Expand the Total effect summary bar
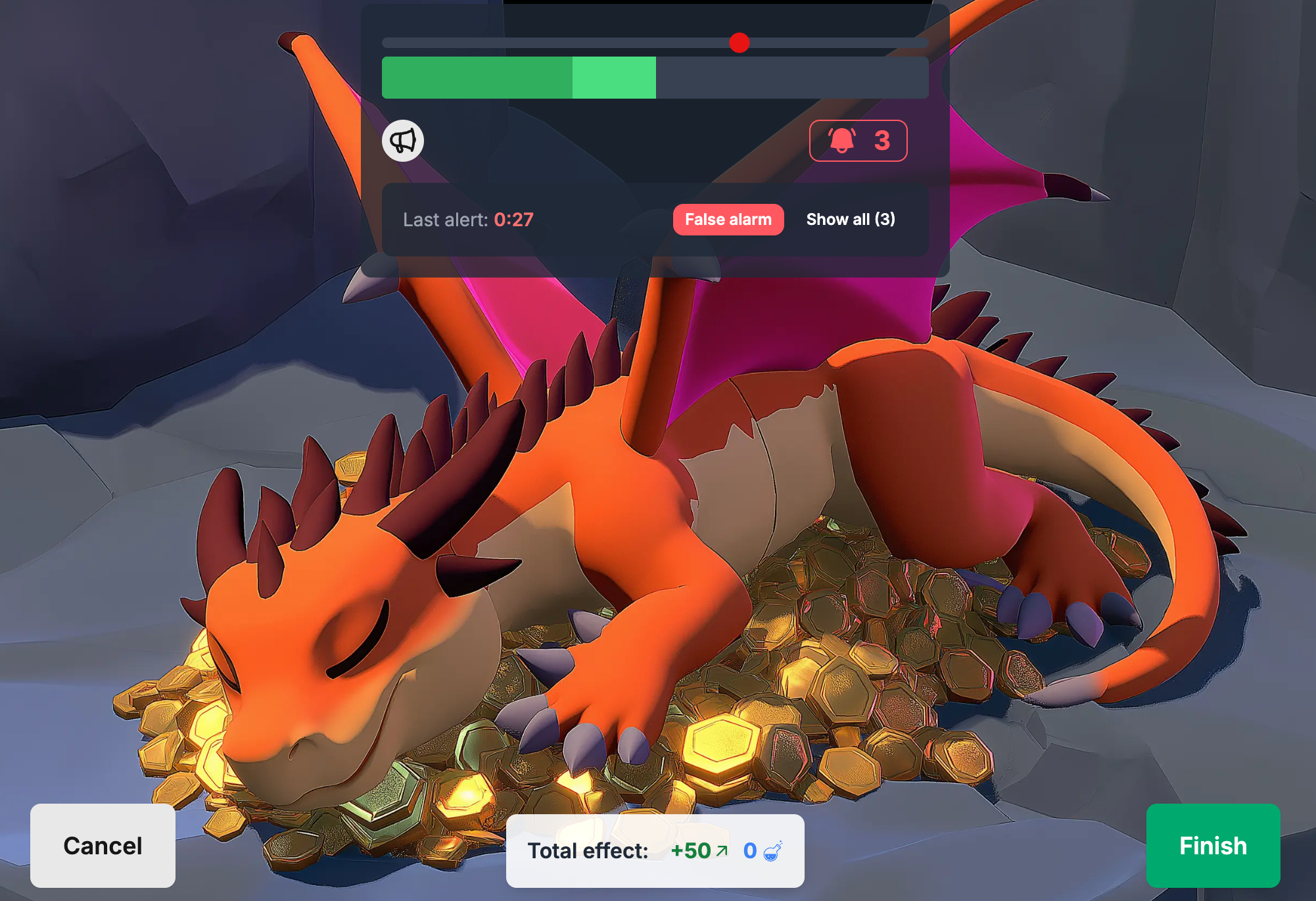Viewport: 1316px width, 901px height. click(x=654, y=850)
